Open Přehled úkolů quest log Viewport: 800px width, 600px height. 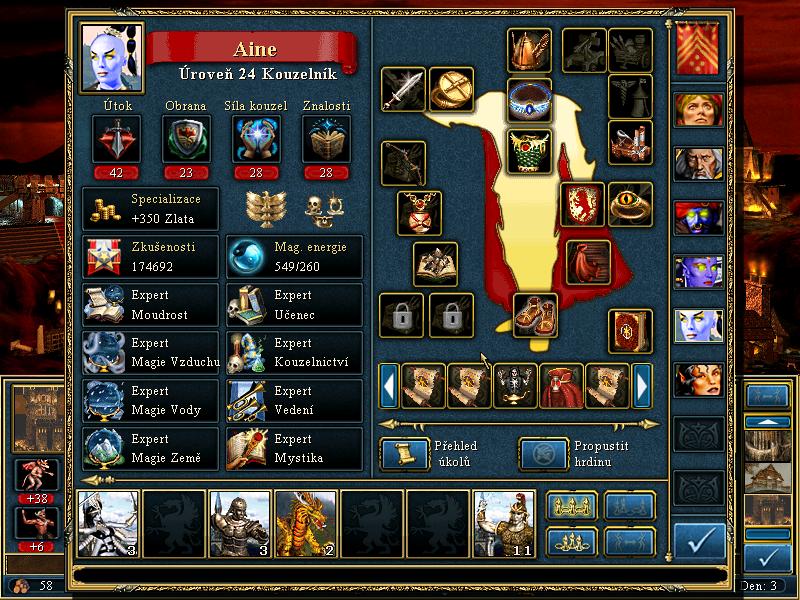click(x=400, y=453)
